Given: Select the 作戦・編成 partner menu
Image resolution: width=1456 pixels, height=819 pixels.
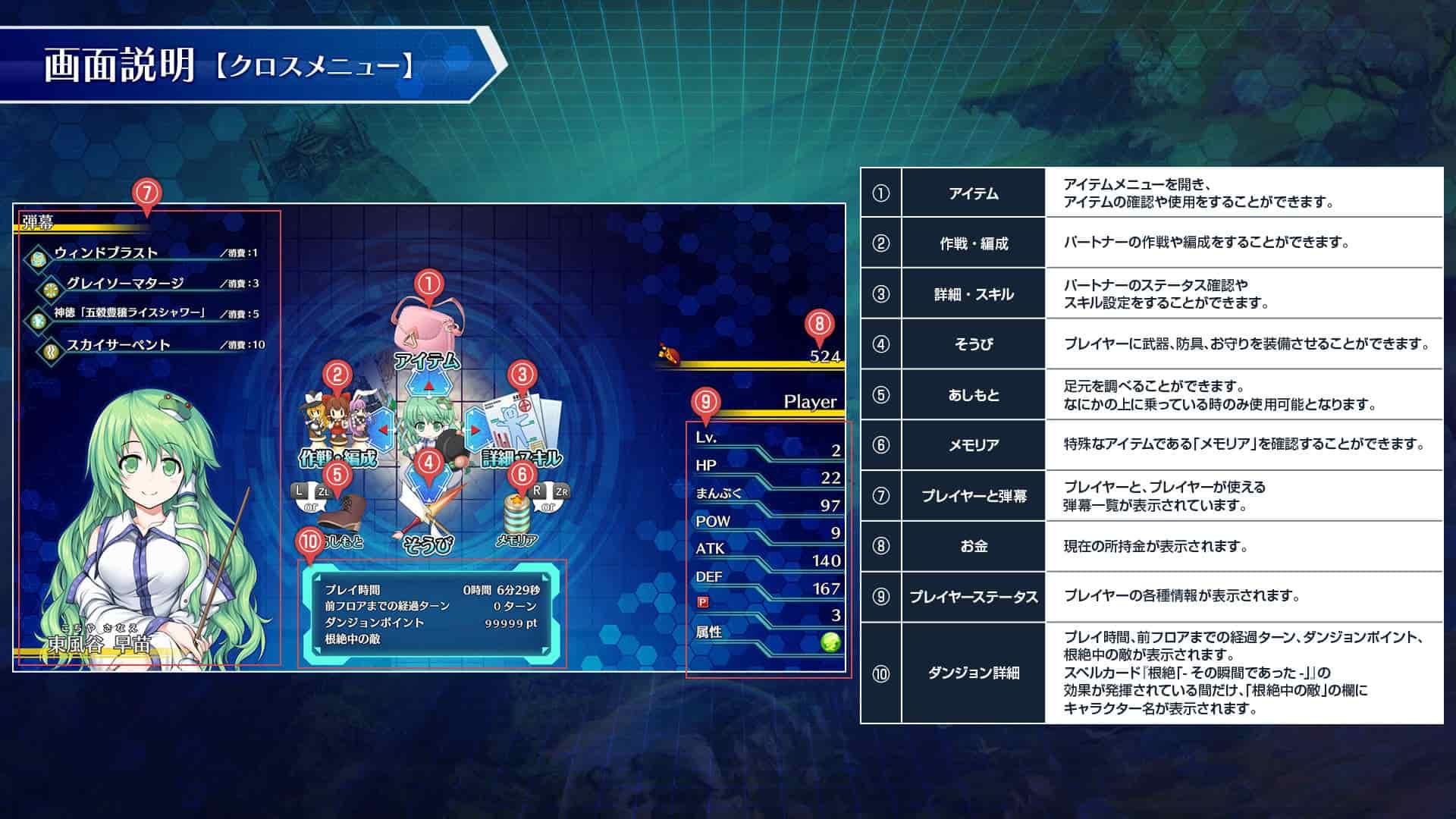Looking at the screenshot, I should 337,426.
